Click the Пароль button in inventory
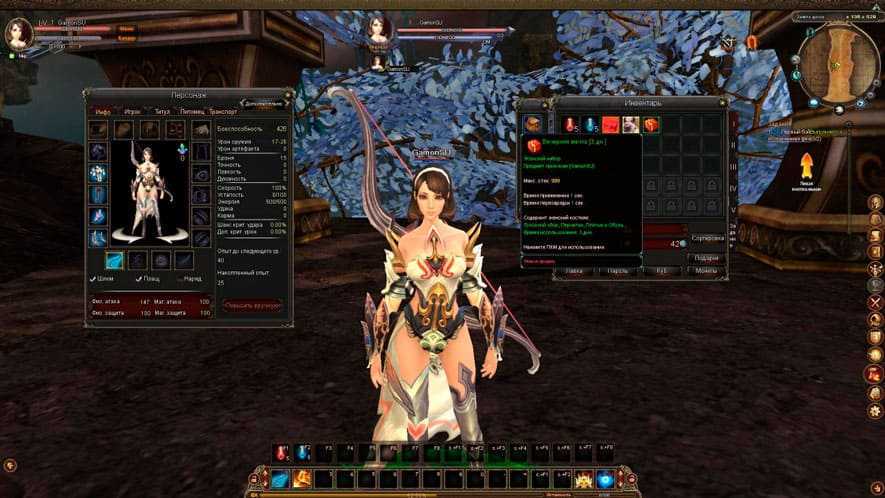Screen dimensions: 885x498 tap(616, 271)
